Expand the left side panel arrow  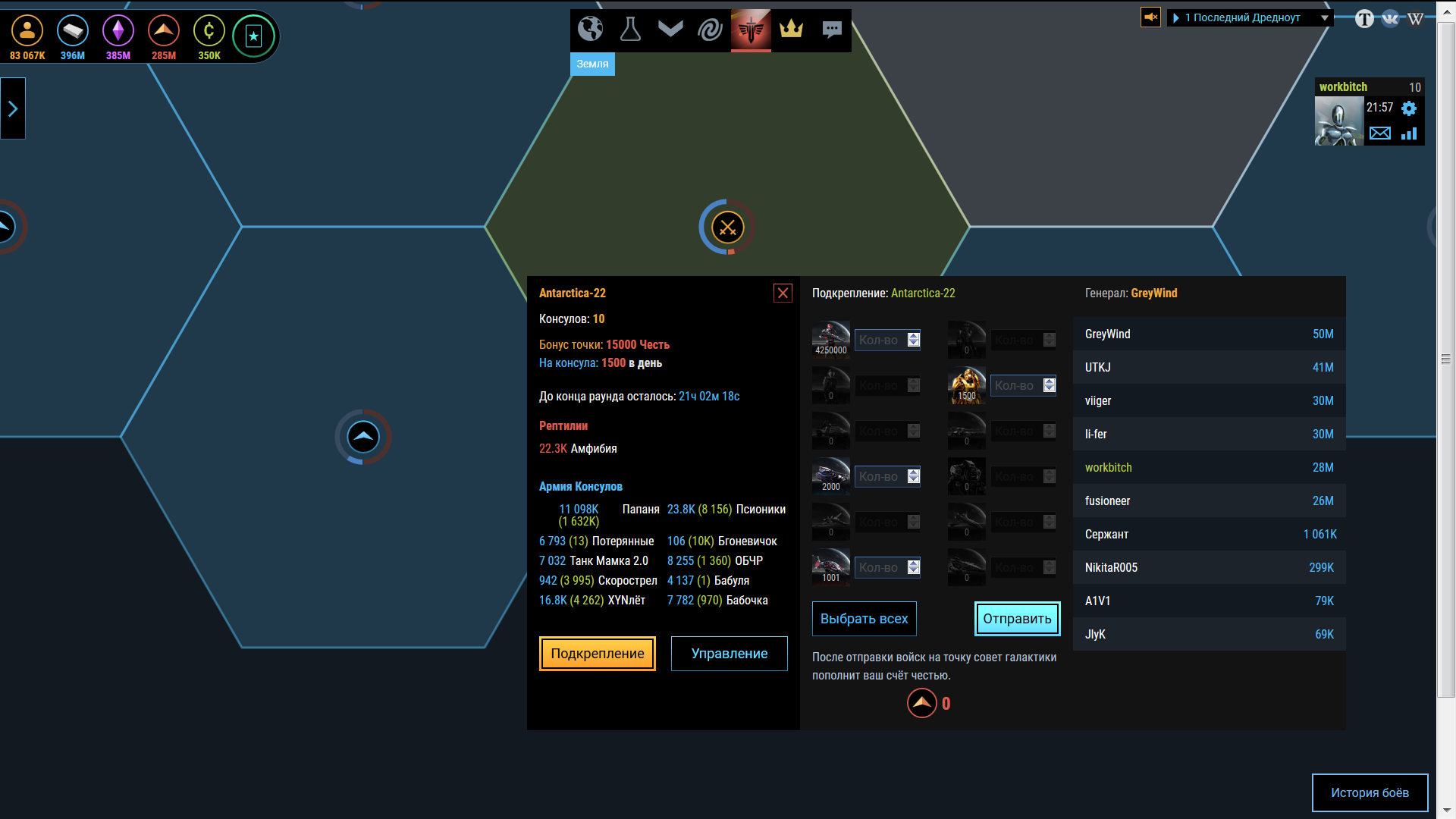click(13, 108)
